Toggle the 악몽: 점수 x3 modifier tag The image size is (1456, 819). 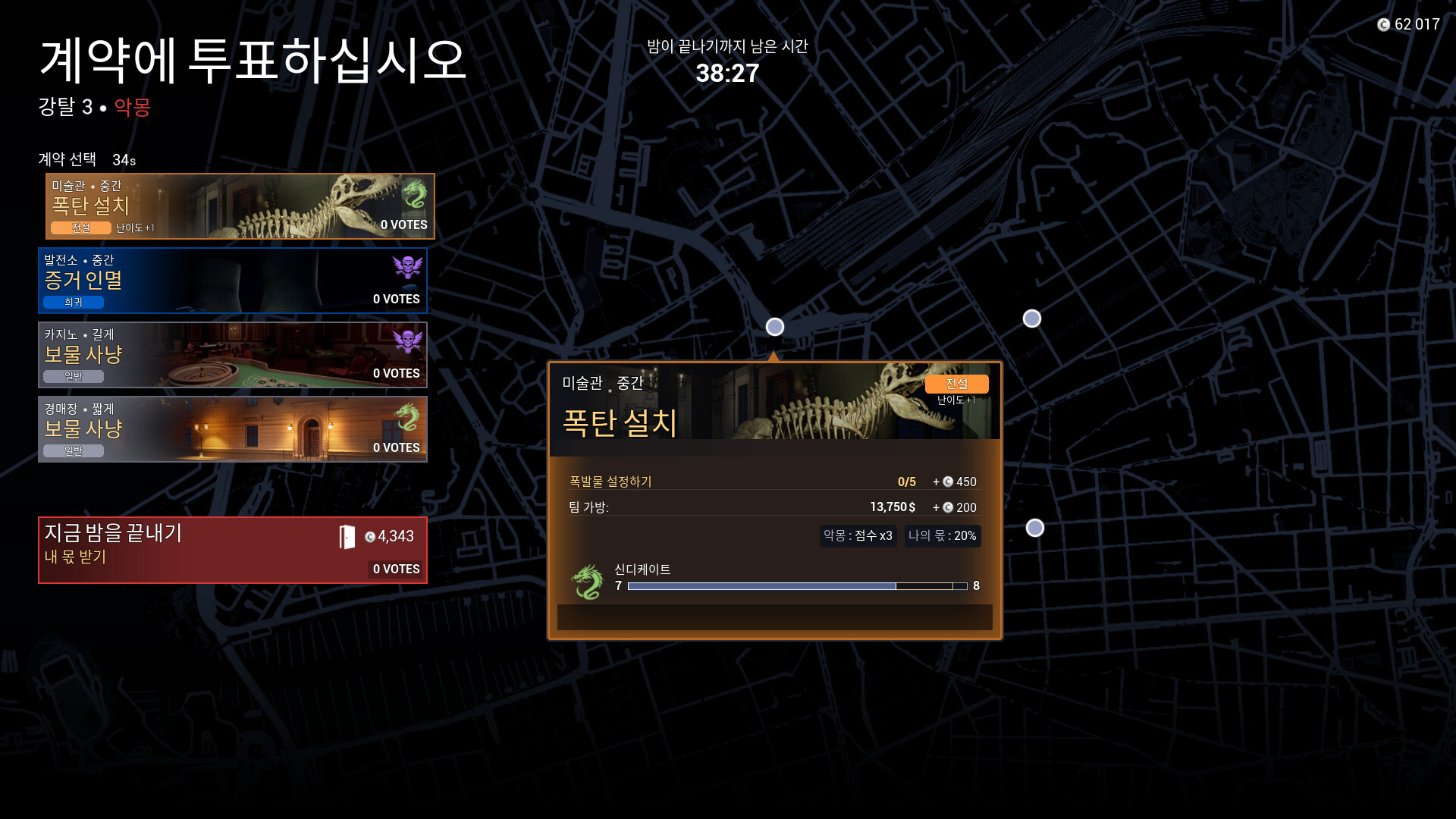(858, 536)
